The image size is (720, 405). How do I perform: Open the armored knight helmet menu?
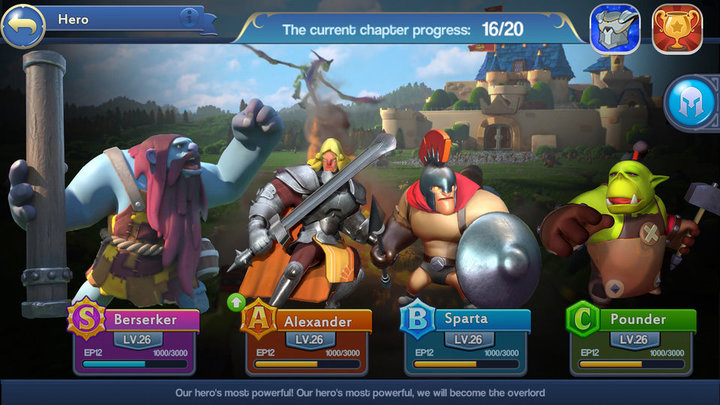tap(615, 28)
